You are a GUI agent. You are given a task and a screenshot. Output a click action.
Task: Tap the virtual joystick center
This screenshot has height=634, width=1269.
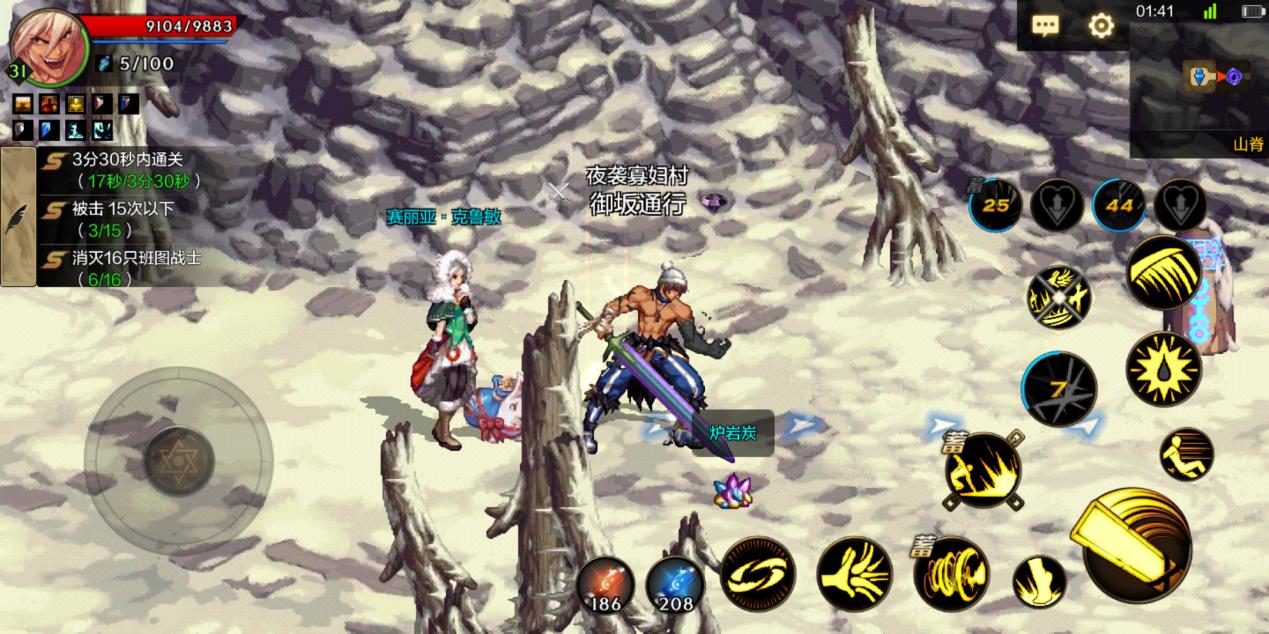coord(179,460)
